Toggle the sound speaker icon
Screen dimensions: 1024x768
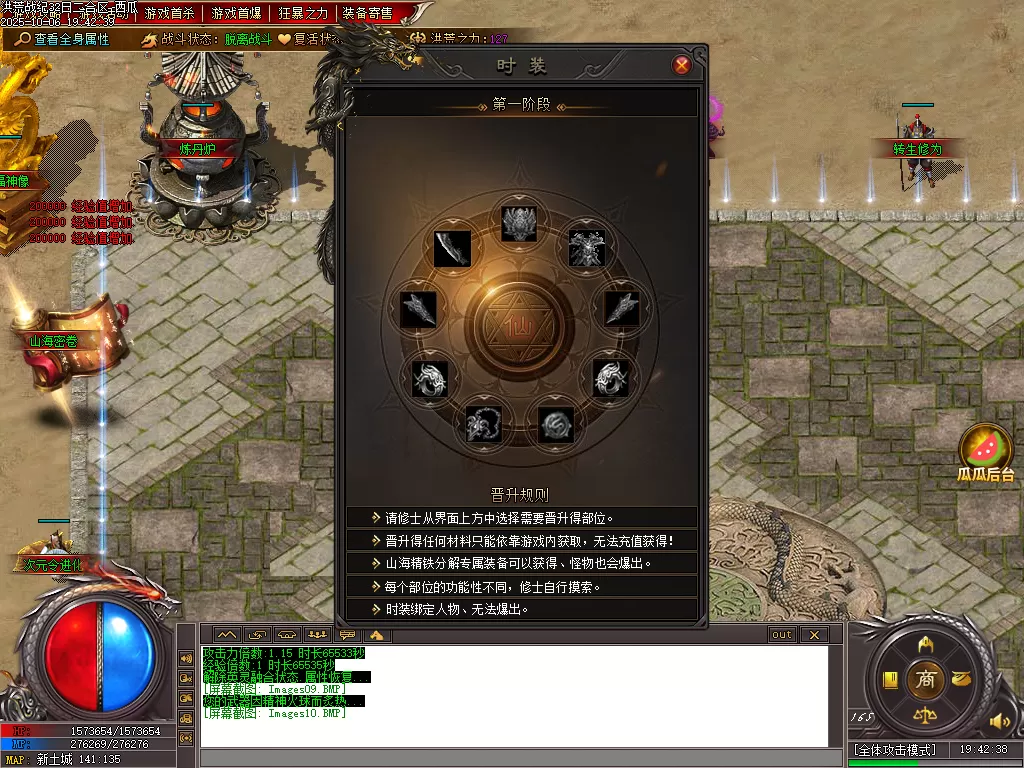1000,721
